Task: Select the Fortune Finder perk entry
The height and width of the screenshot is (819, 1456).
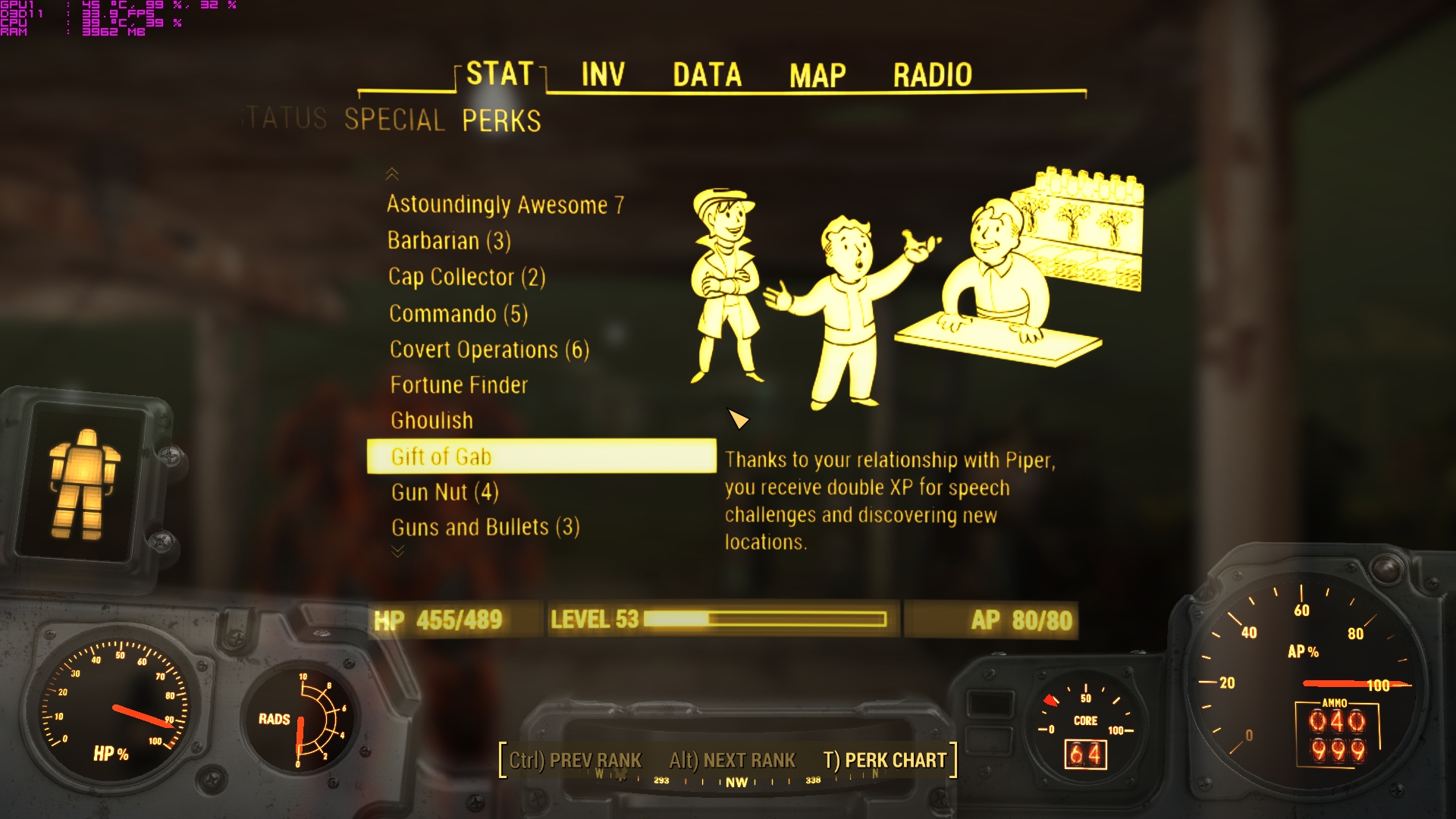Action: pyautogui.click(x=457, y=384)
